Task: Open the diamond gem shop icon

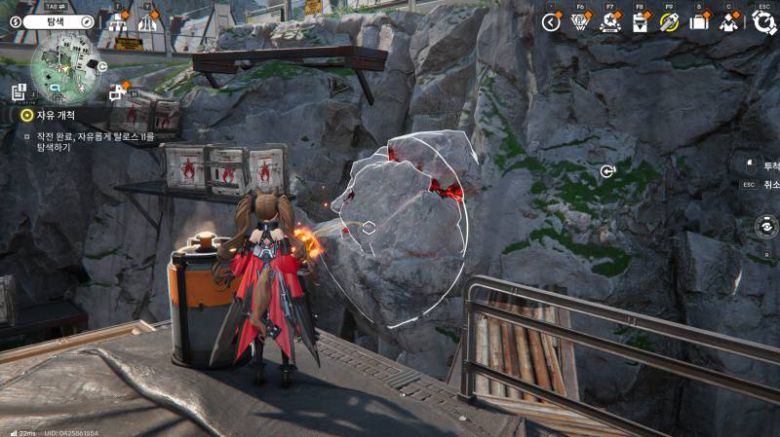Action: point(580,22)
